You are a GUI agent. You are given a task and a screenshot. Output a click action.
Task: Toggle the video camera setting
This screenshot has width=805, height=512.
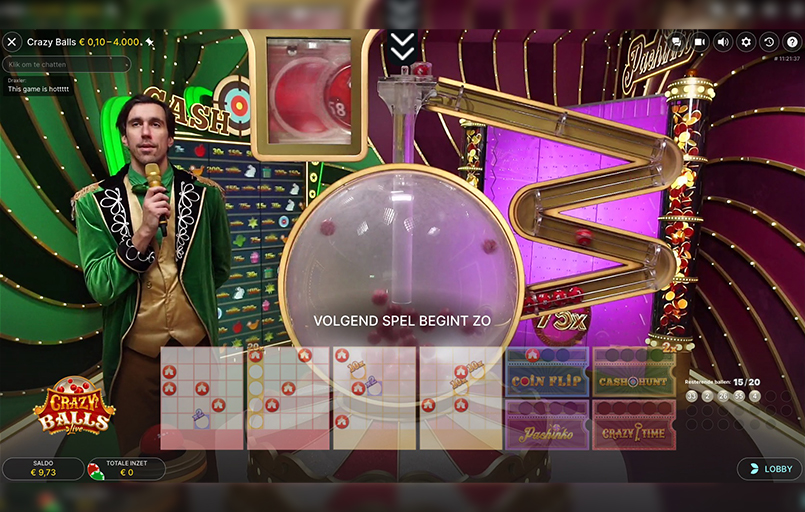pyautogui.click(x=699, y=42)
